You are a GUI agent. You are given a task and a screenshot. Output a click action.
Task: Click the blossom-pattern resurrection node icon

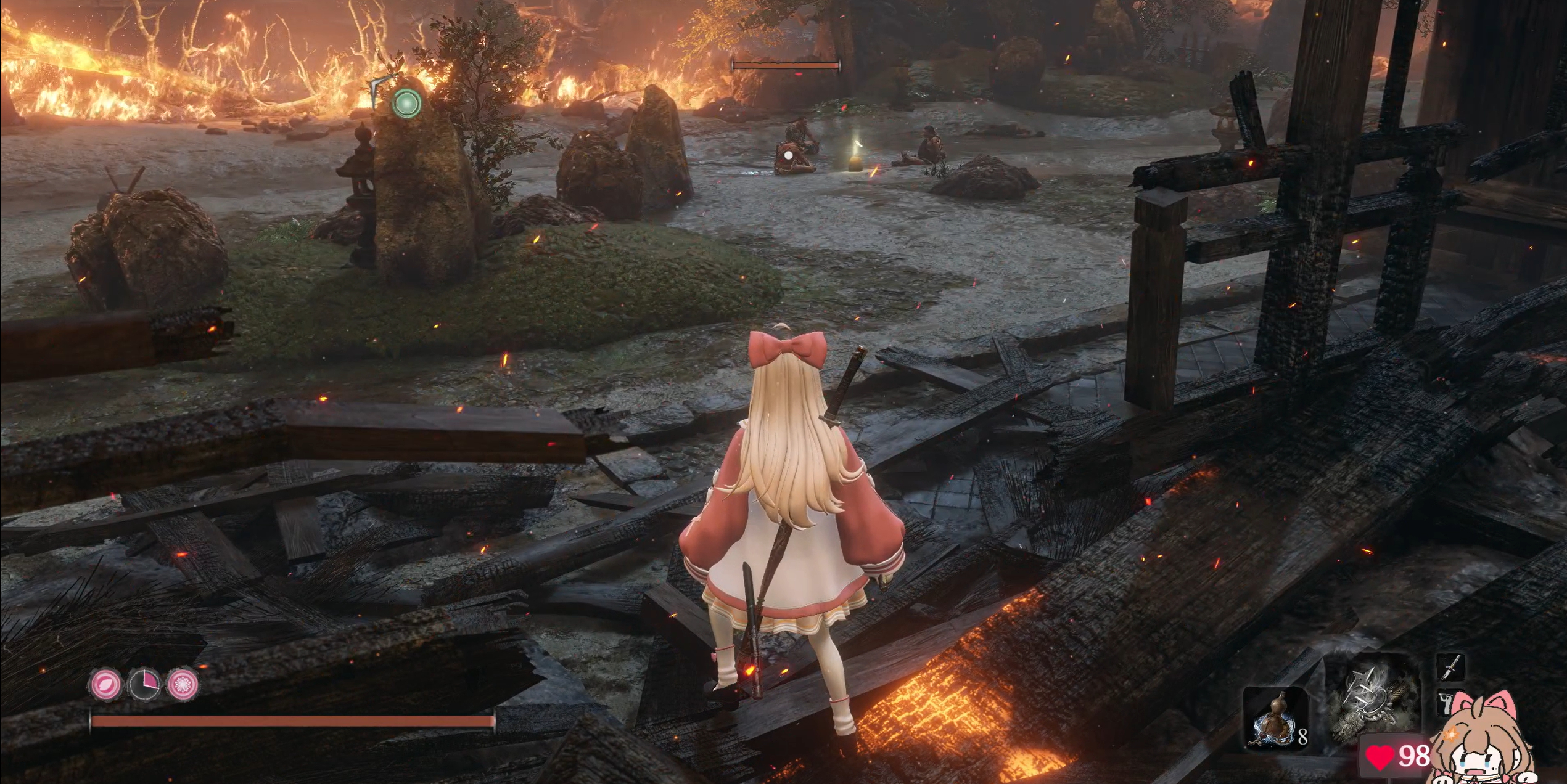[183, 685]
